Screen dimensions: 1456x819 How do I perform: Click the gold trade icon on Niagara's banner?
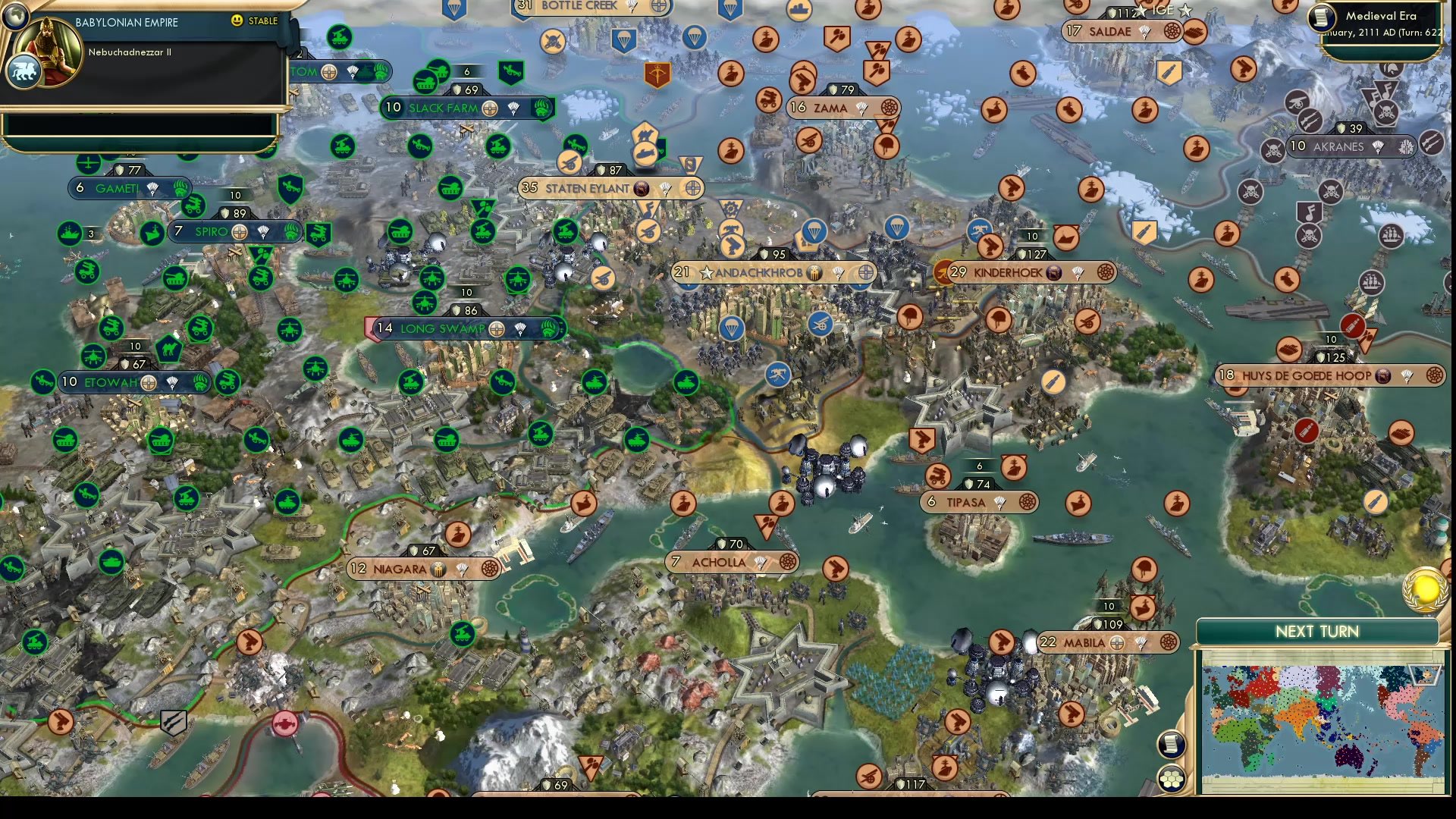click(x=438, y=568)
